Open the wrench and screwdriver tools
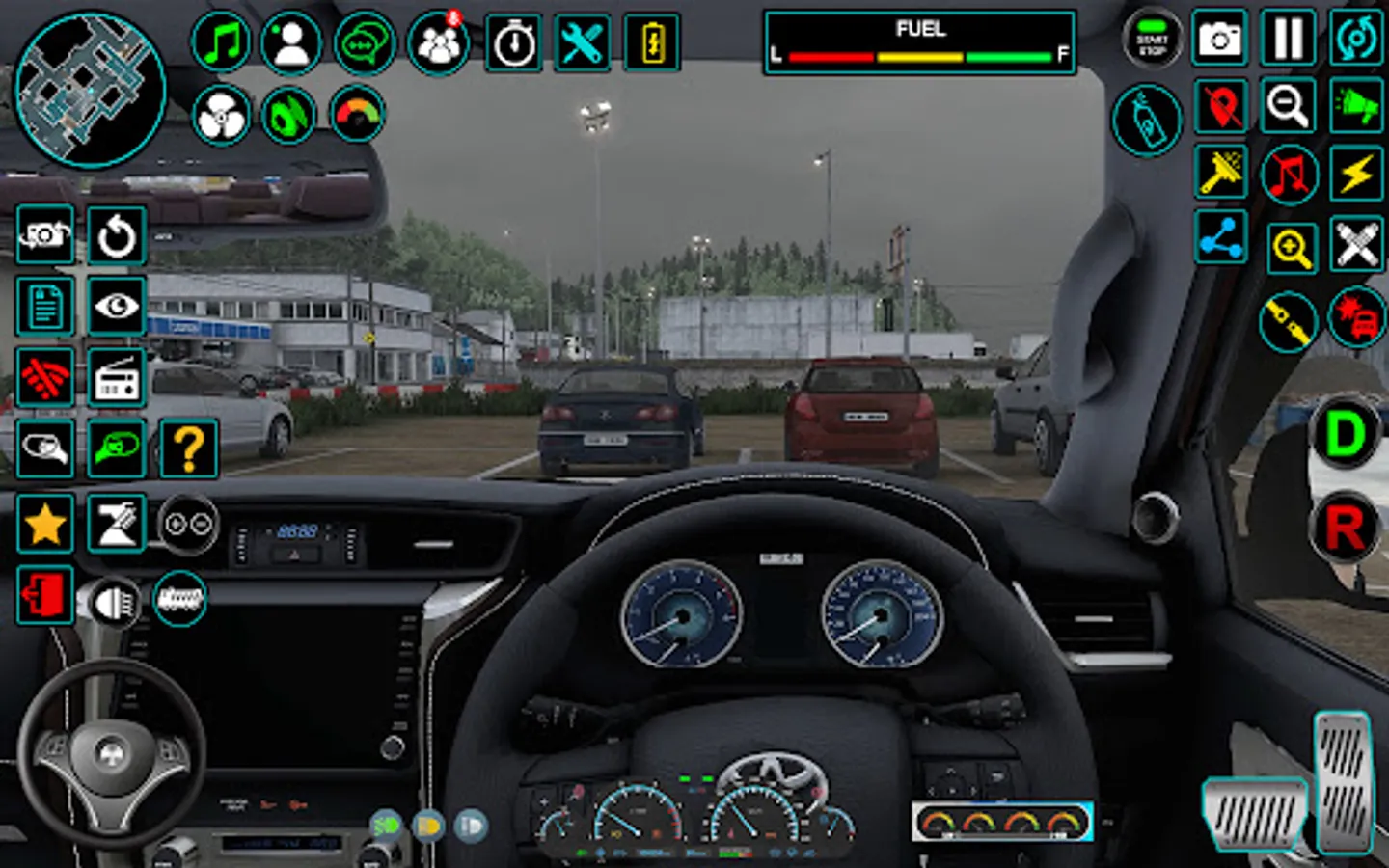 point(583,42)
